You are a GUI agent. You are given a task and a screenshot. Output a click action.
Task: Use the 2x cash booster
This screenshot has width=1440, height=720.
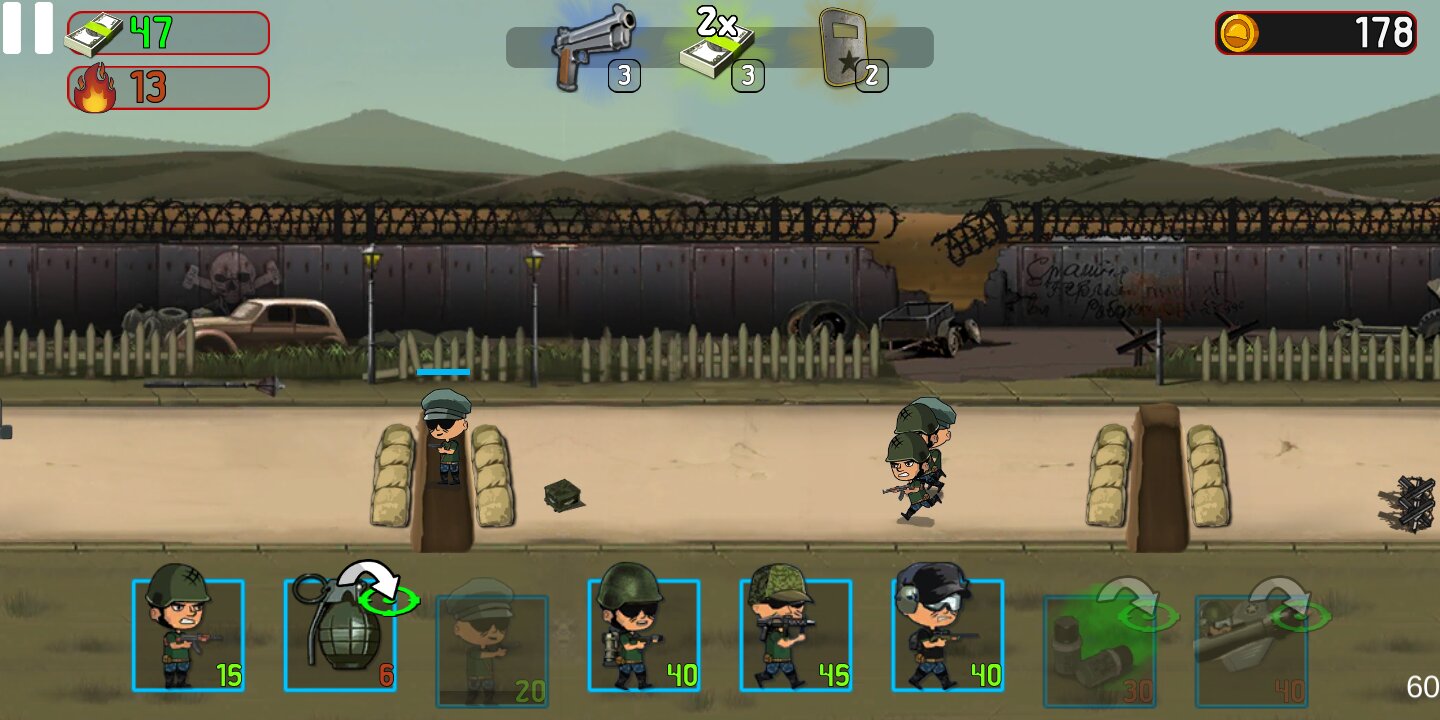tap(718, 48)
